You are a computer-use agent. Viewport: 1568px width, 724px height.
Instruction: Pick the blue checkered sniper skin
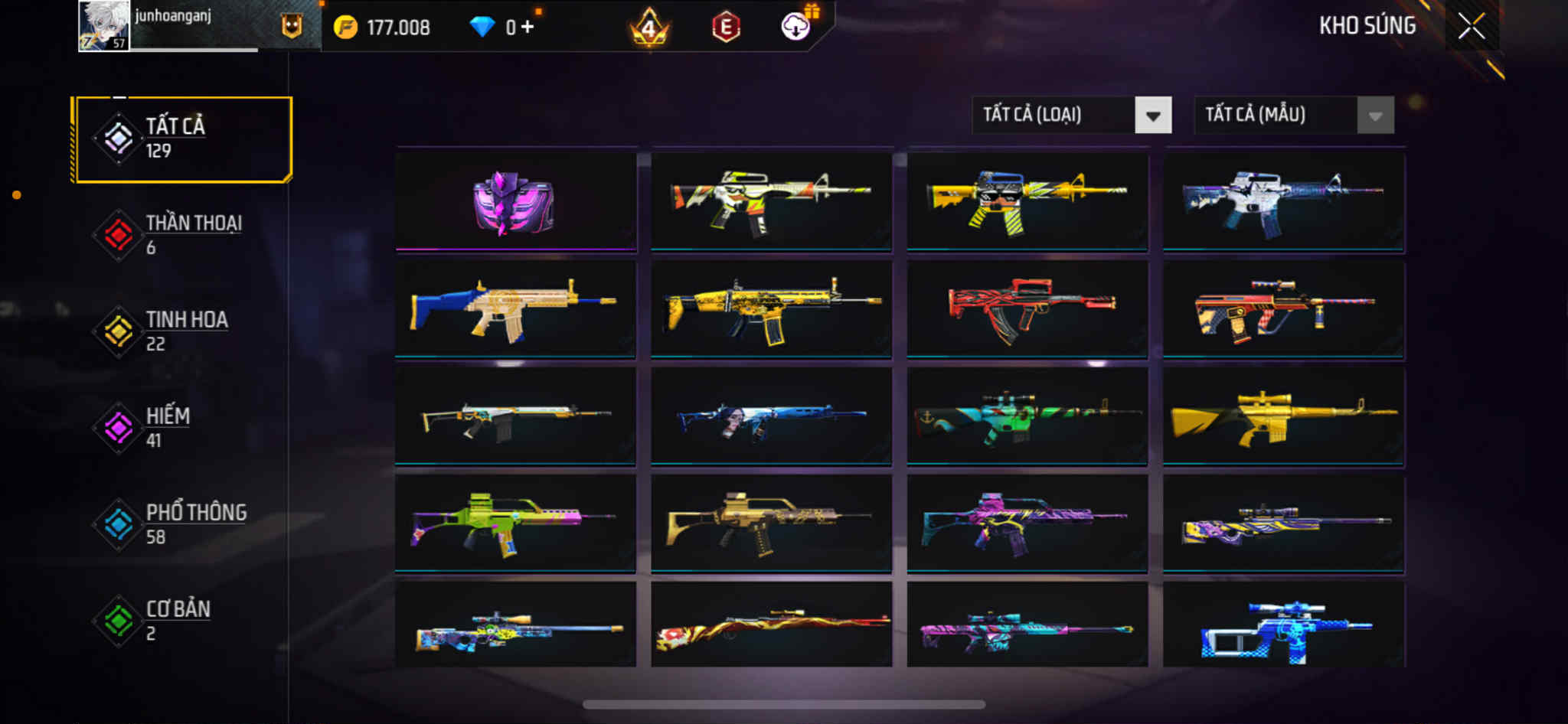1283,626
